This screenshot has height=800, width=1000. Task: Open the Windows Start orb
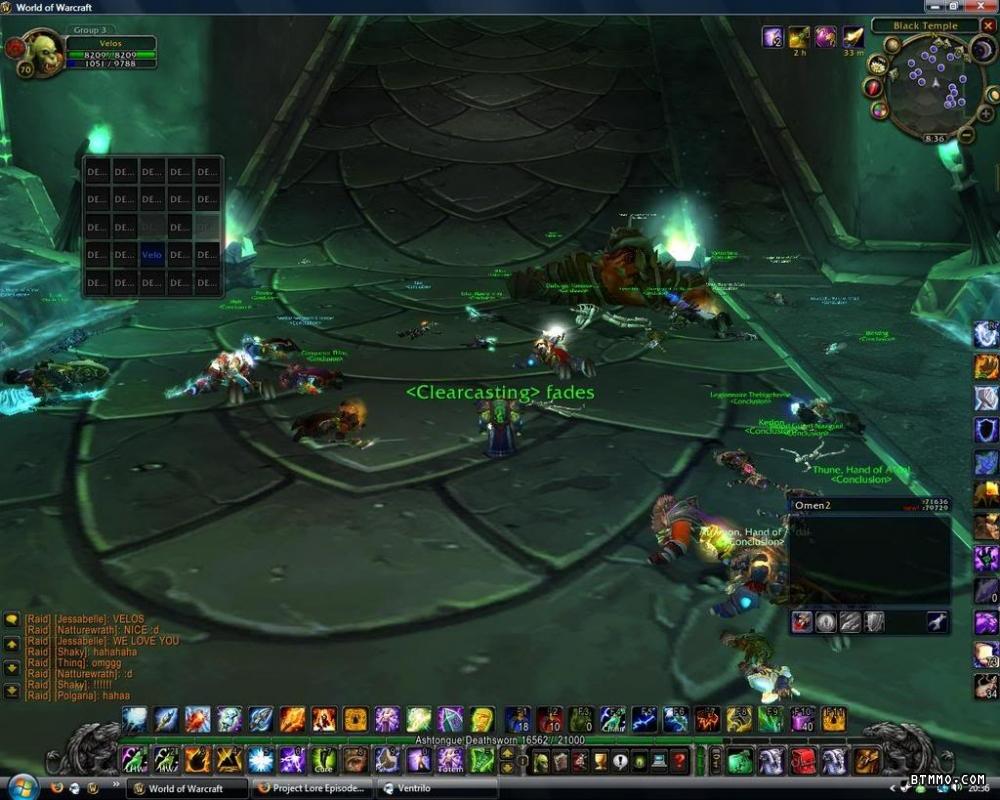click(x=22, y=785)
